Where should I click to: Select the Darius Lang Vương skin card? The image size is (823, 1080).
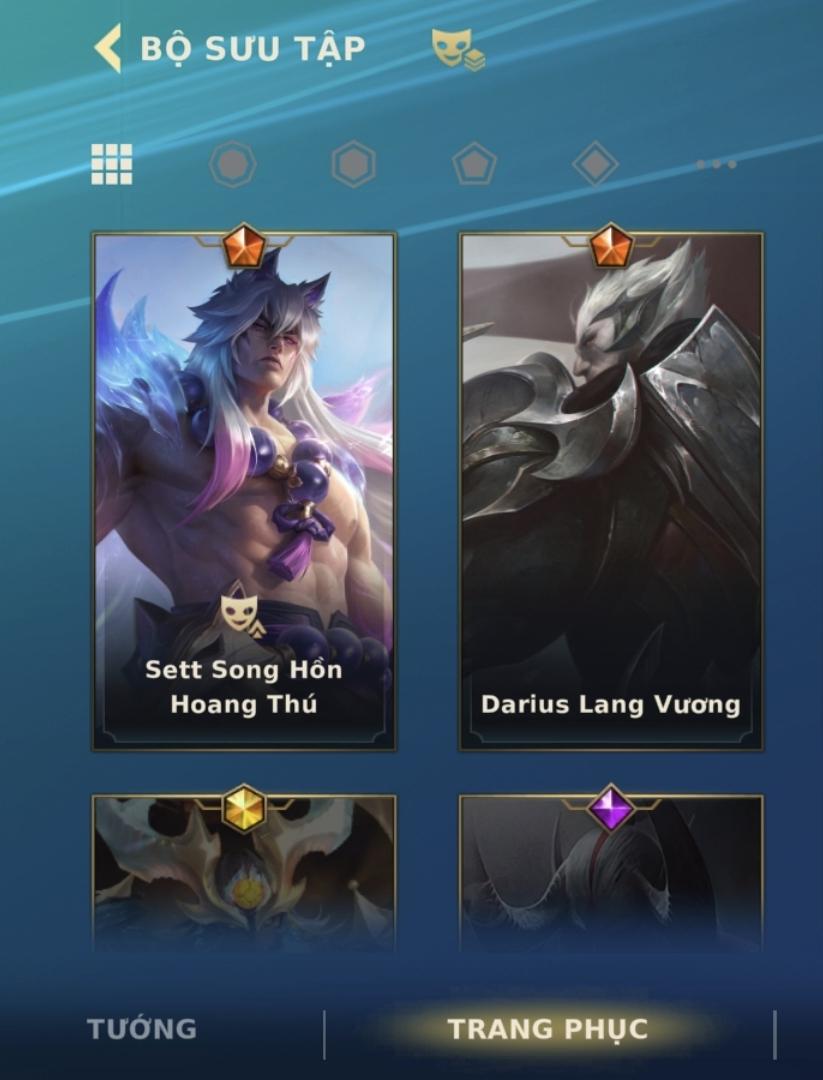611,492
